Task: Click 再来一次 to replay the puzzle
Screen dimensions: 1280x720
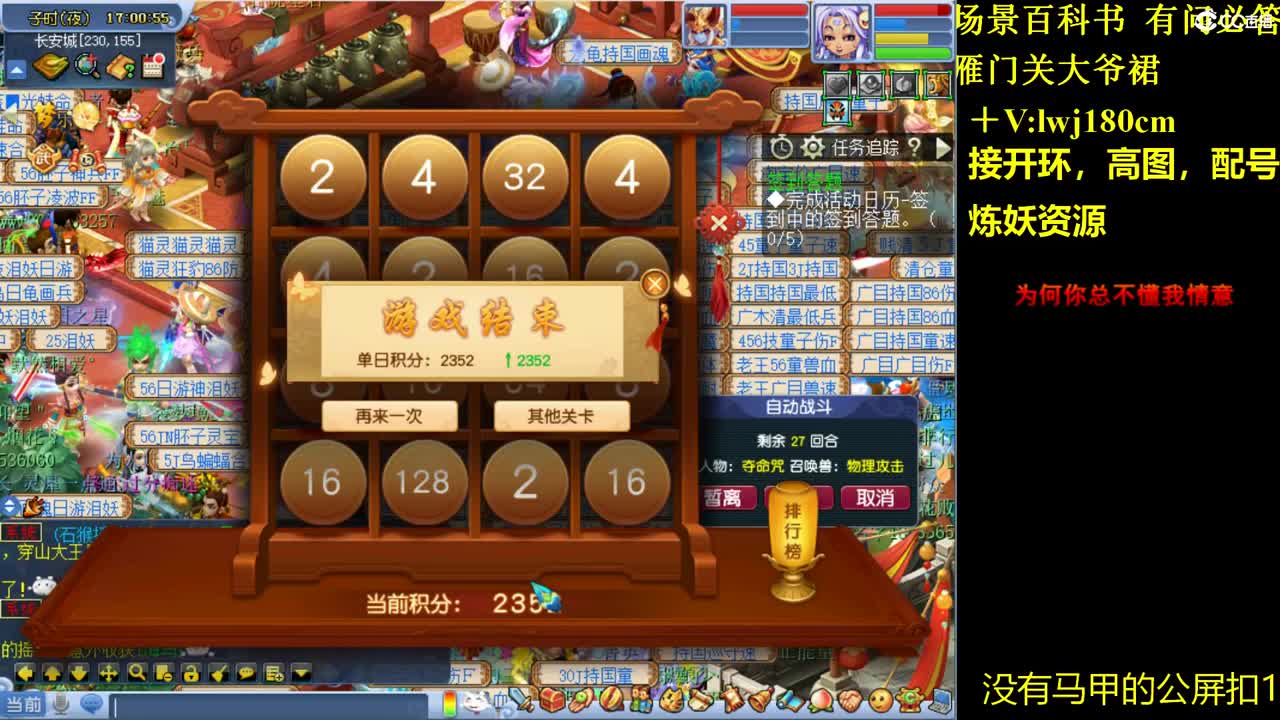Action: [390, 416]
